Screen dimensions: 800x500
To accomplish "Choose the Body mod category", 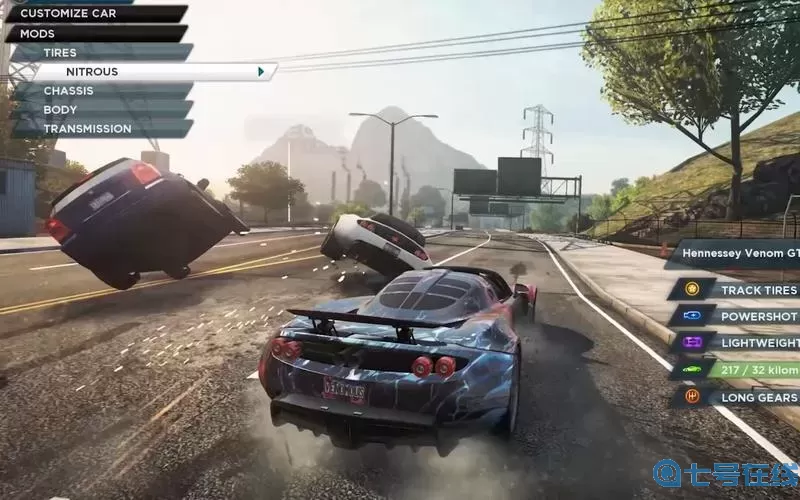I will 100,110.
